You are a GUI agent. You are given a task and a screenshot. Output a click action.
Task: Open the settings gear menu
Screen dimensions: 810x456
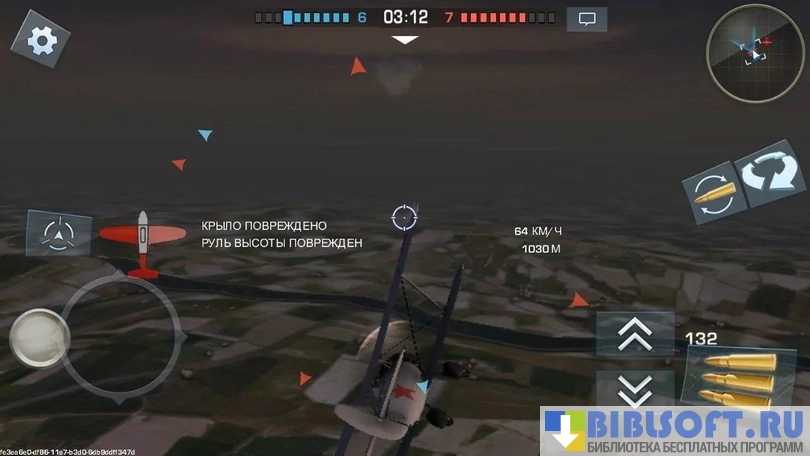click(42, 39)
